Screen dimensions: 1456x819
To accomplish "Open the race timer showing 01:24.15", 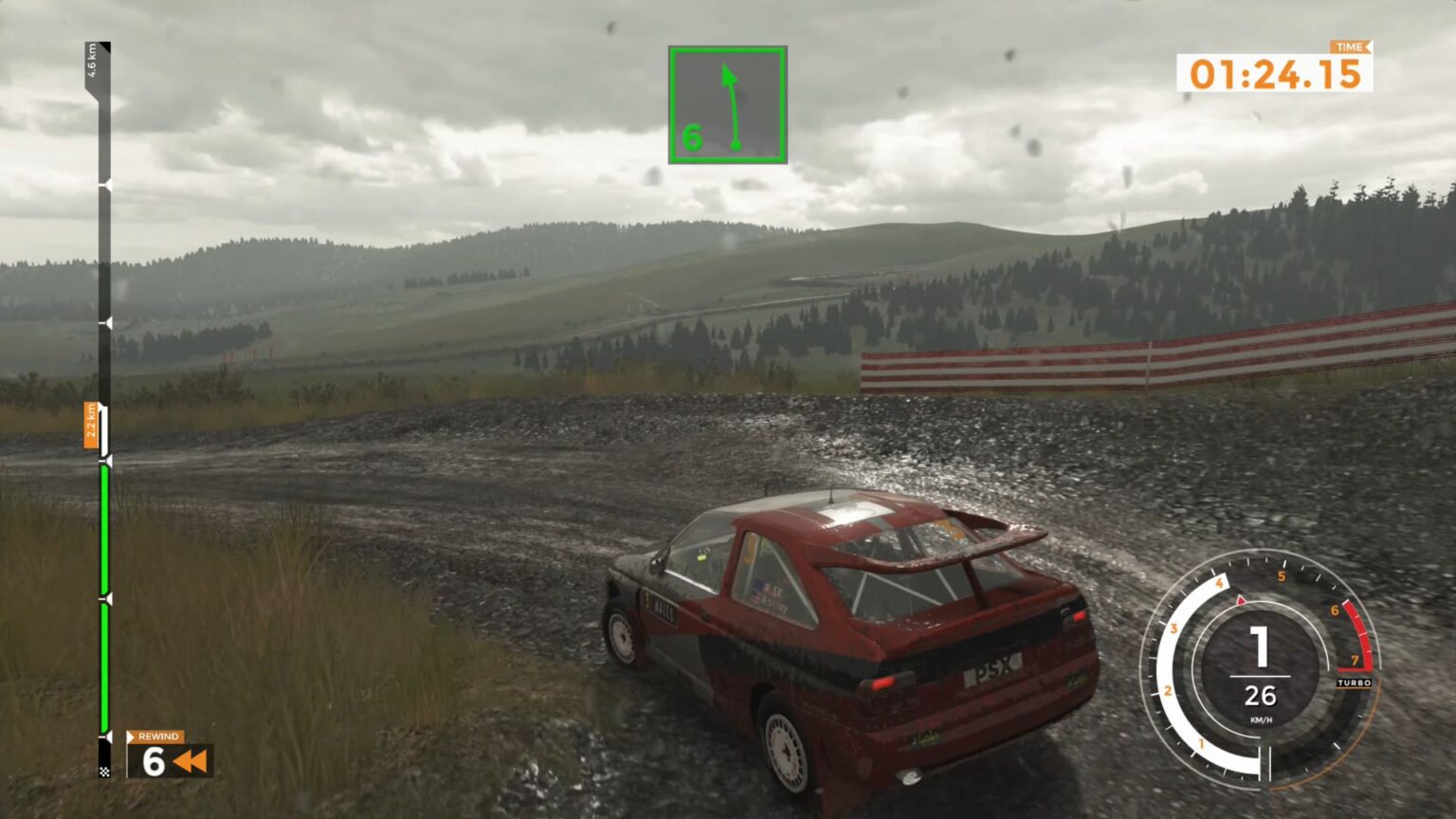I will coord(1275,71).
